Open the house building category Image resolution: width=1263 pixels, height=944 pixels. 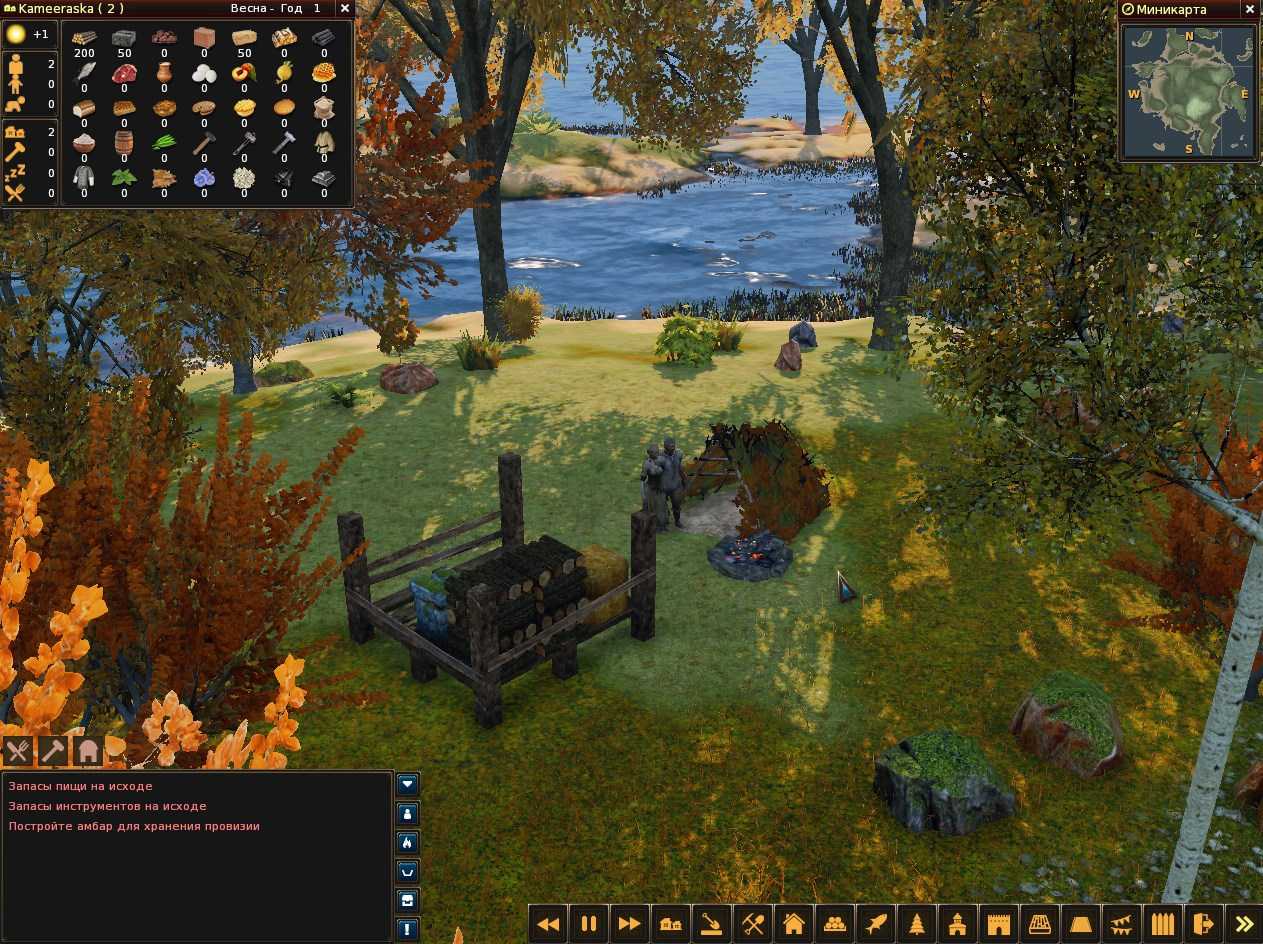793,924
